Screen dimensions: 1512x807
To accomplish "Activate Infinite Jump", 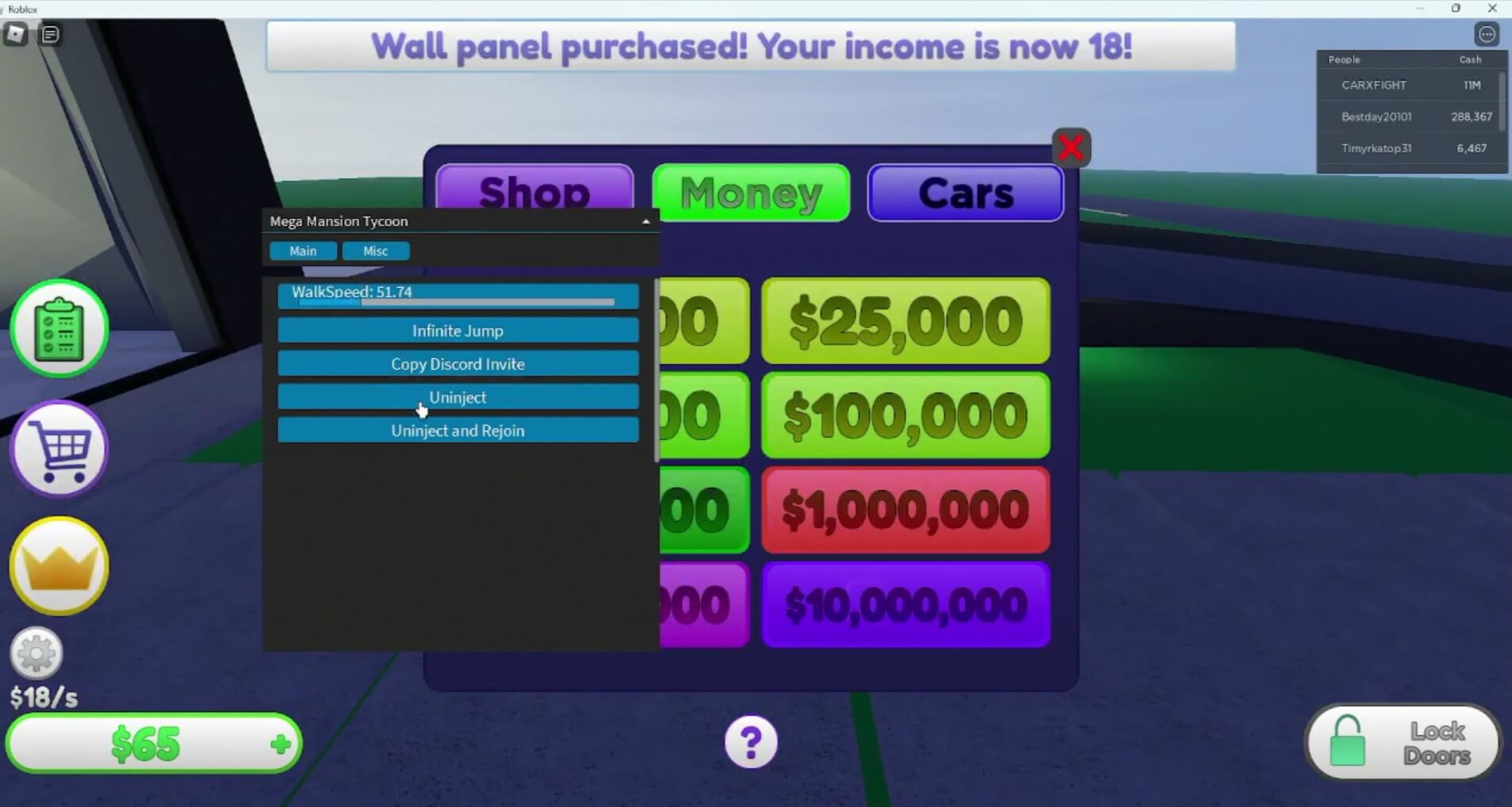I will (457, 331).
